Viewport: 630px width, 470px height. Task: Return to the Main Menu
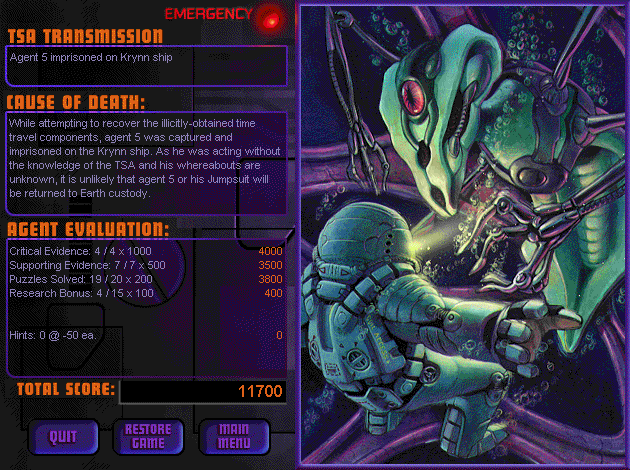(x=233, y=435)
